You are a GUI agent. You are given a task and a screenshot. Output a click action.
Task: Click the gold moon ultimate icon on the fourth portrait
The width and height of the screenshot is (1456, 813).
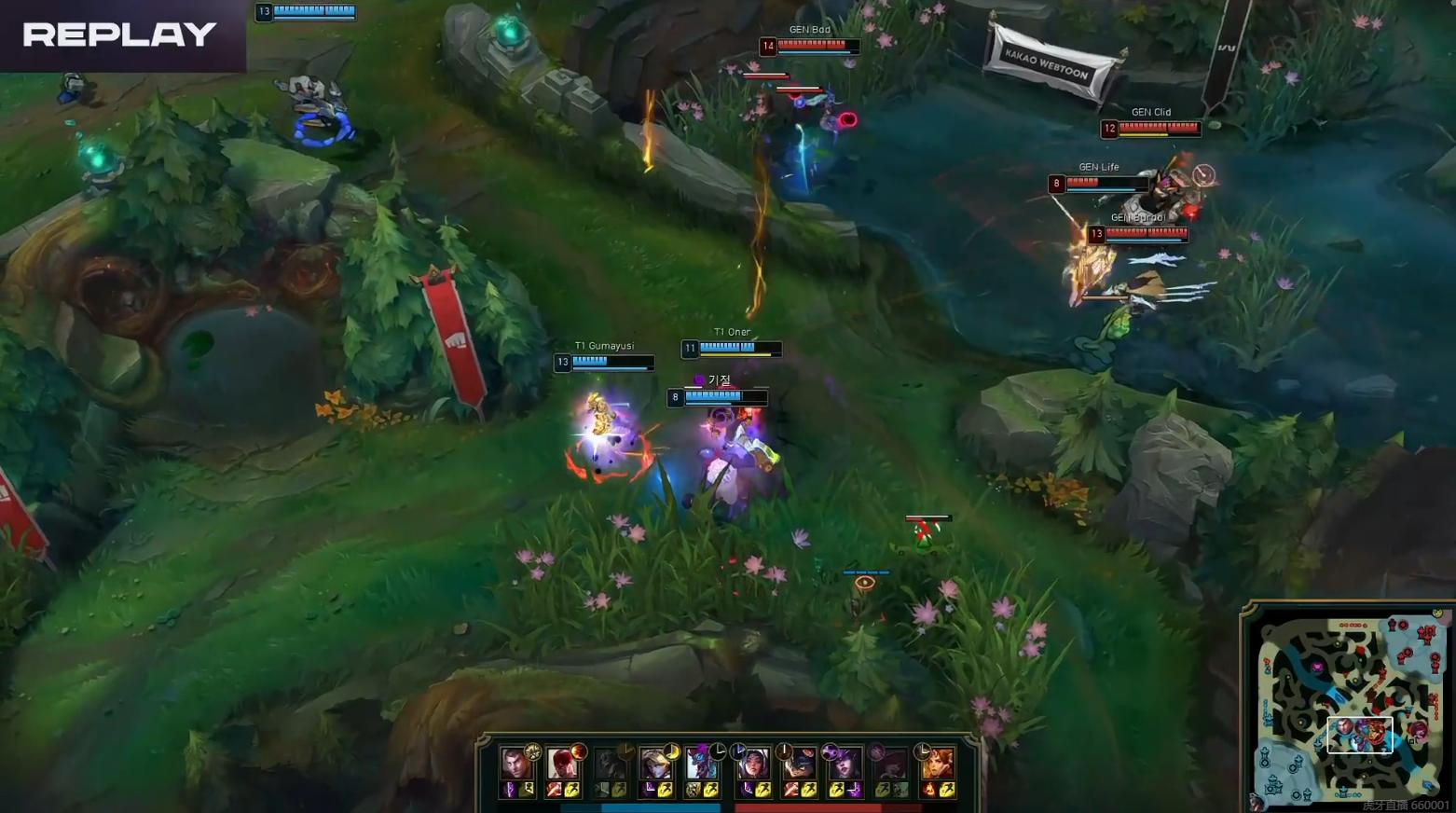[673, 753]
